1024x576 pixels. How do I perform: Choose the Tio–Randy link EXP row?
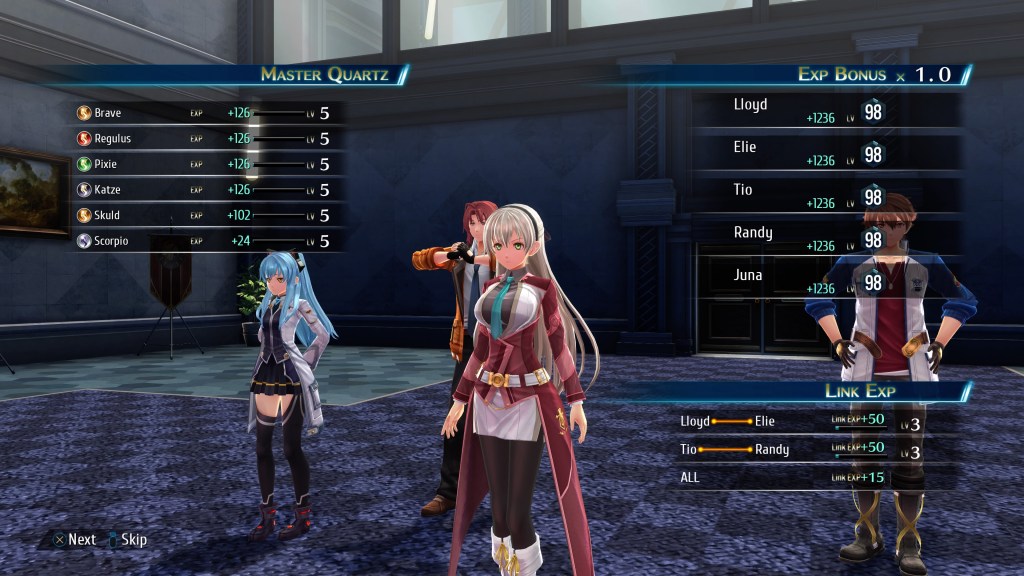[x=810, y=450]
